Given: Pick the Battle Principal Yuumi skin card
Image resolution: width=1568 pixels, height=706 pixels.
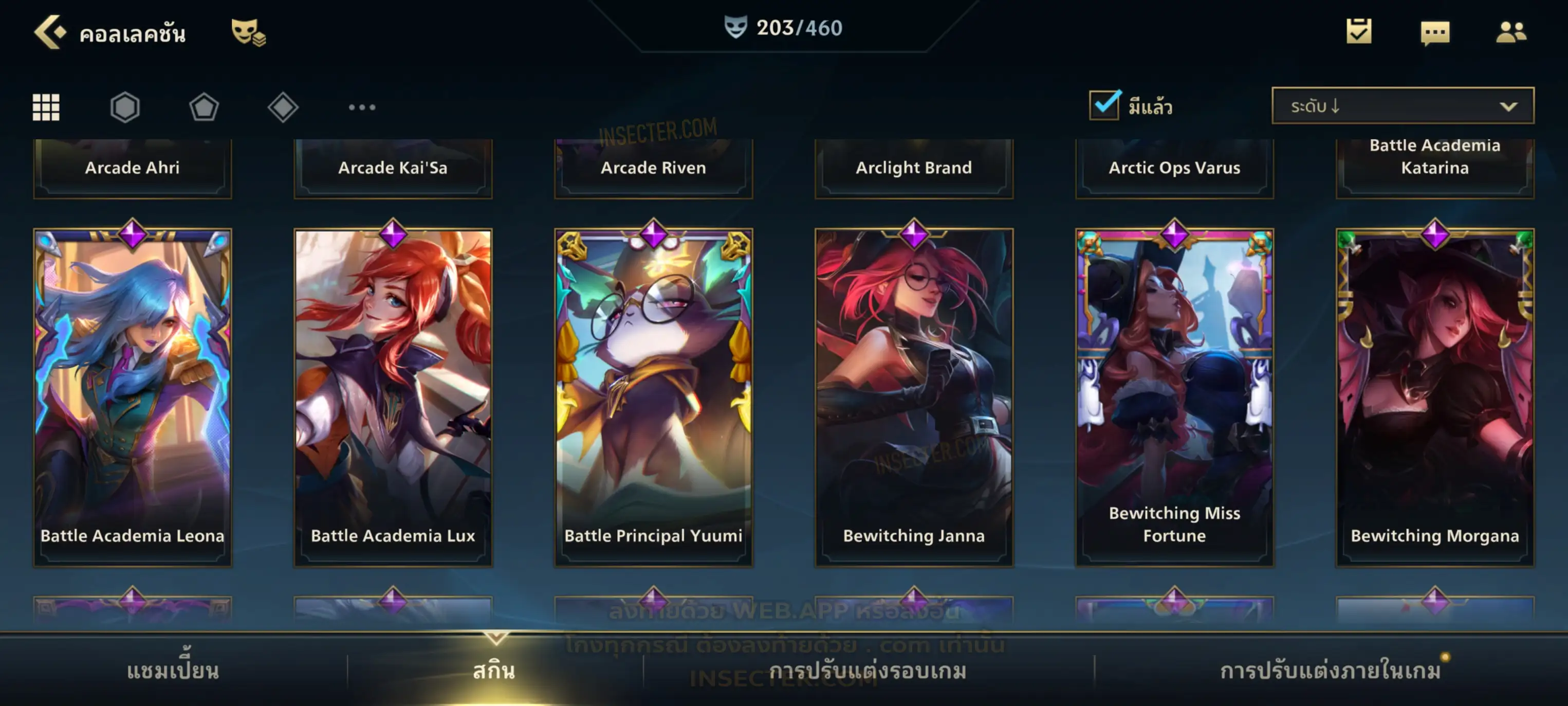Looking at the screenshot, I should tap(654, 397).
